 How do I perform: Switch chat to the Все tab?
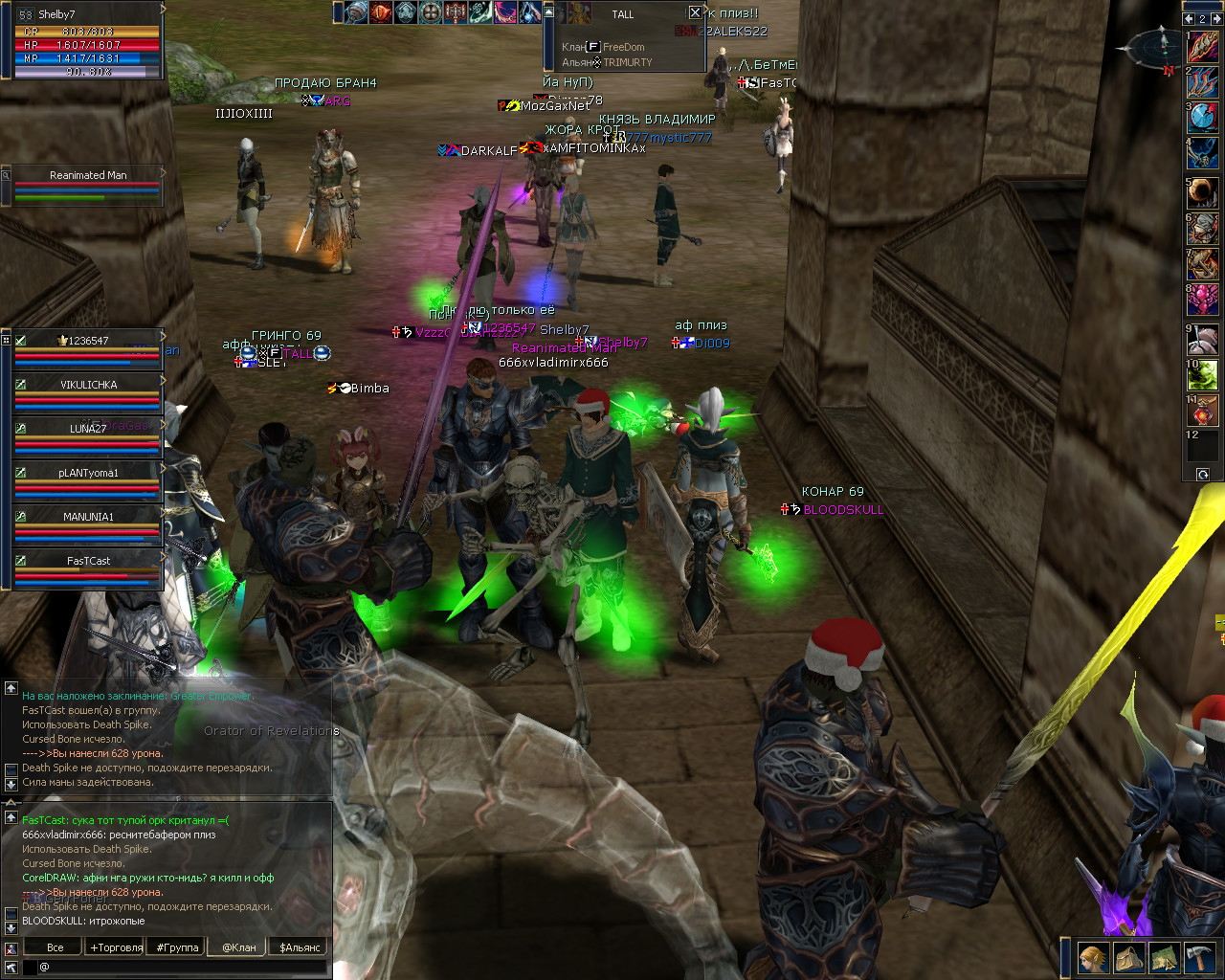56,947
